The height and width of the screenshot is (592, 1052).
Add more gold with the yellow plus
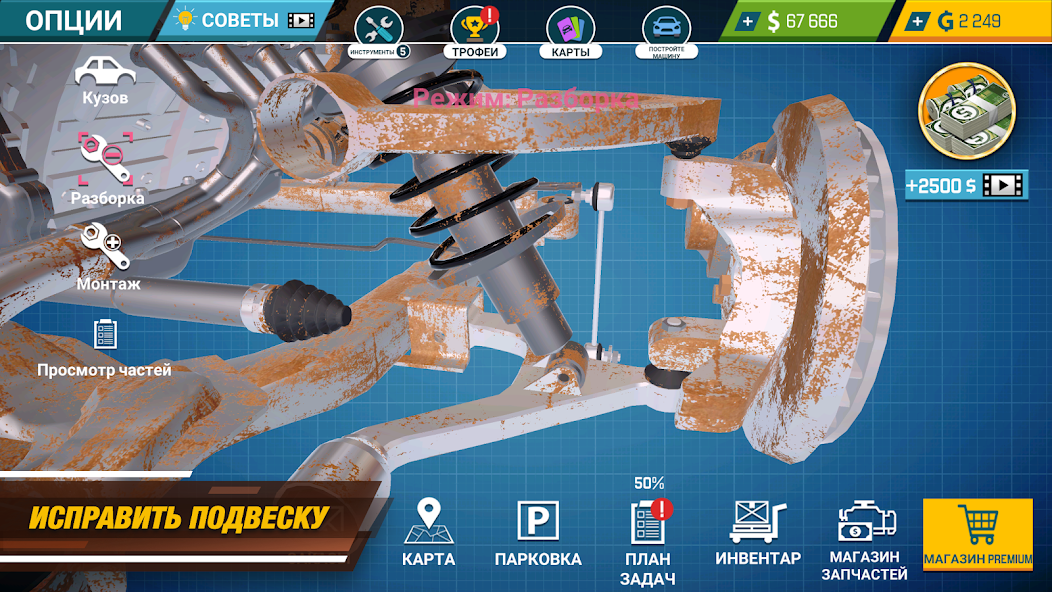pos(918,21)
